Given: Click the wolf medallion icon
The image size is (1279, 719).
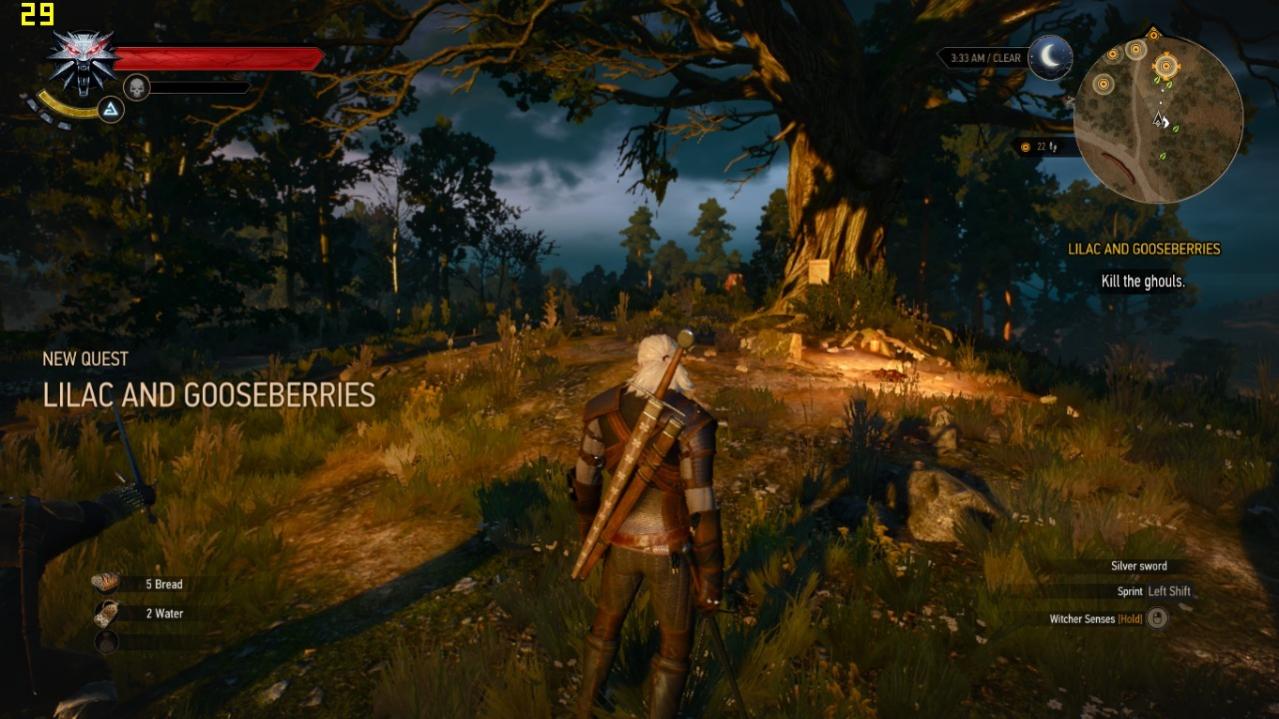Looking at the screenshot, I should [x=82, y=61].
